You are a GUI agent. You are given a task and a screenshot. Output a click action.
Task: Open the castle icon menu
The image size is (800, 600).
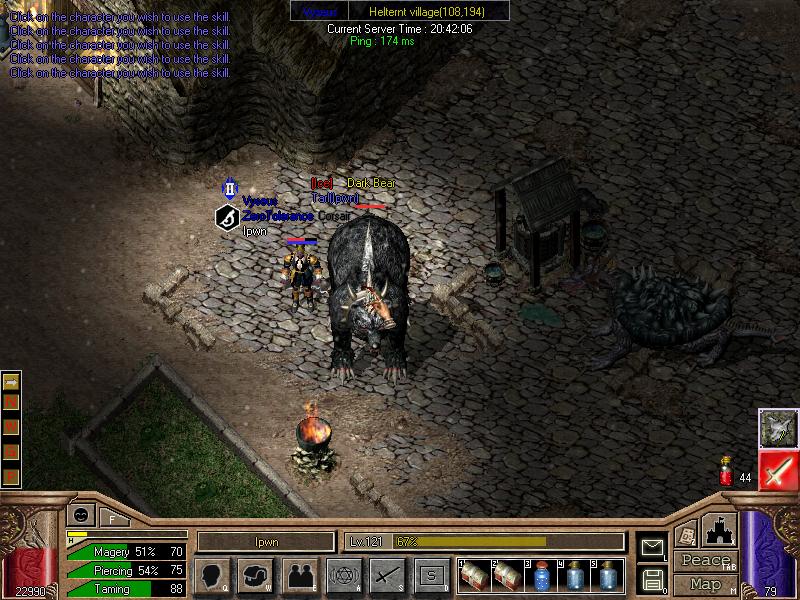point(718,530)
